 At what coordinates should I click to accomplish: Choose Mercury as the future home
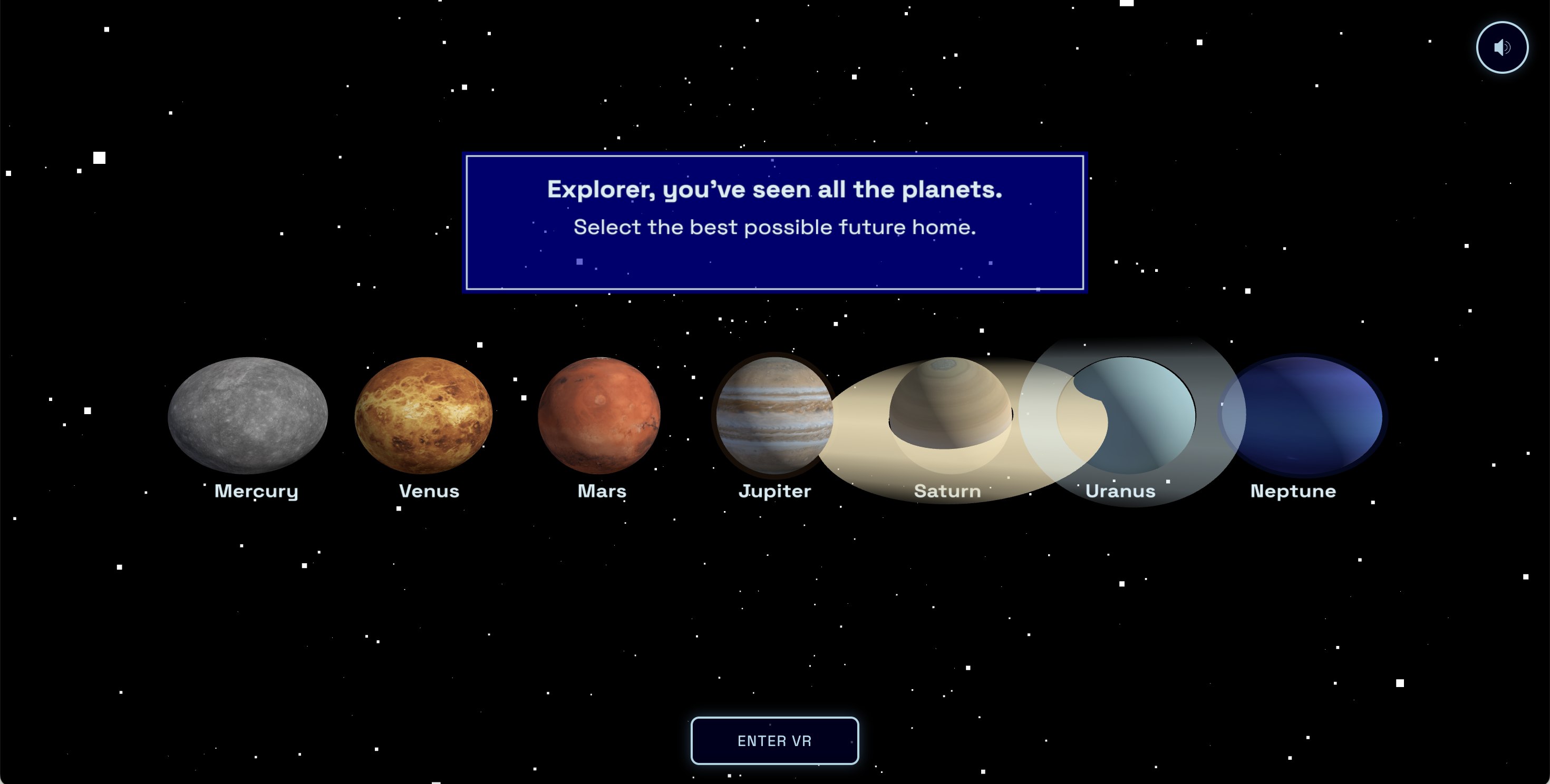[x=248, y=415]
